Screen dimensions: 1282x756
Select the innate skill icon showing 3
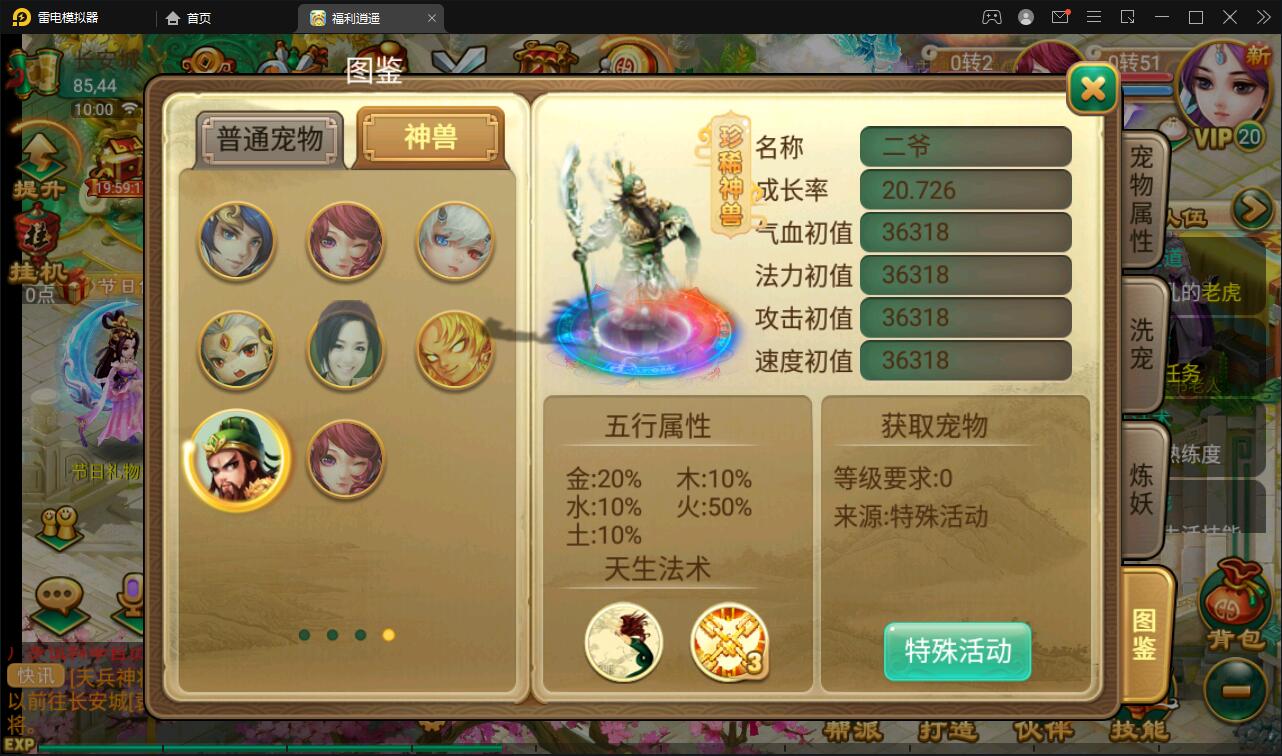729,643
